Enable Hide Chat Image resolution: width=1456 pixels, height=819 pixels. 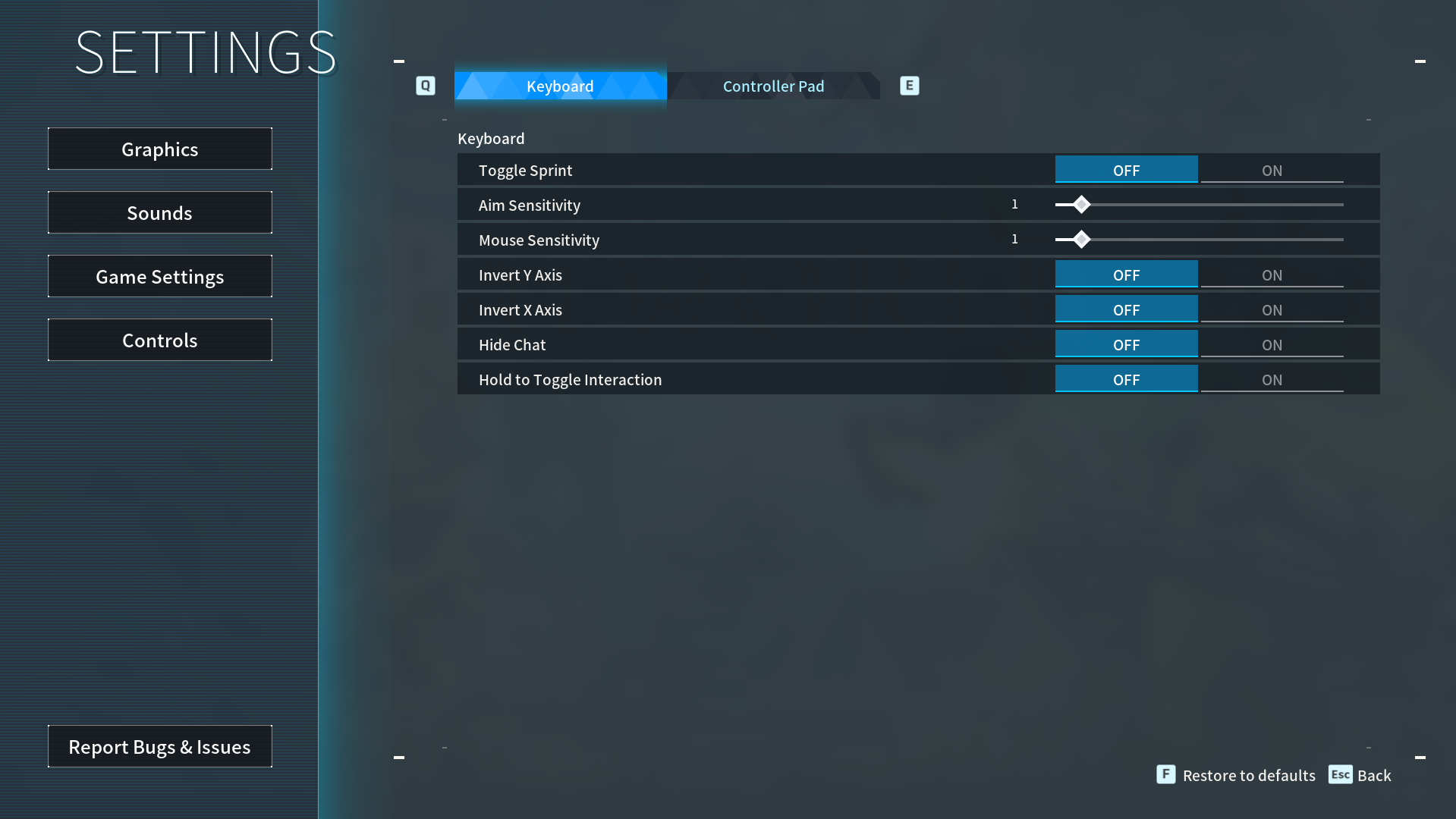(x=1272, y=344)
